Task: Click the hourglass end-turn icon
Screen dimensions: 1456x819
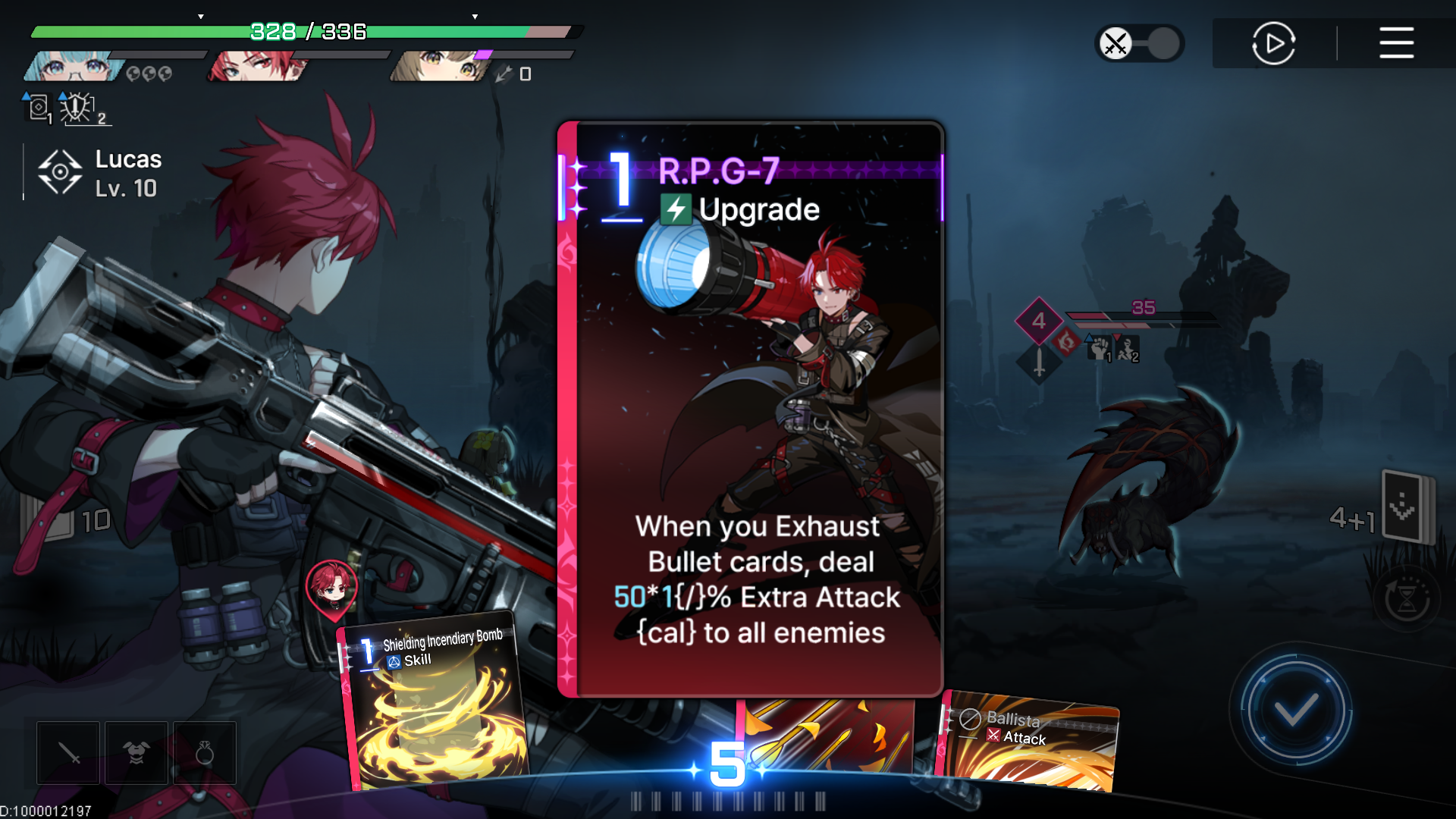Action: click(1408, 599)
